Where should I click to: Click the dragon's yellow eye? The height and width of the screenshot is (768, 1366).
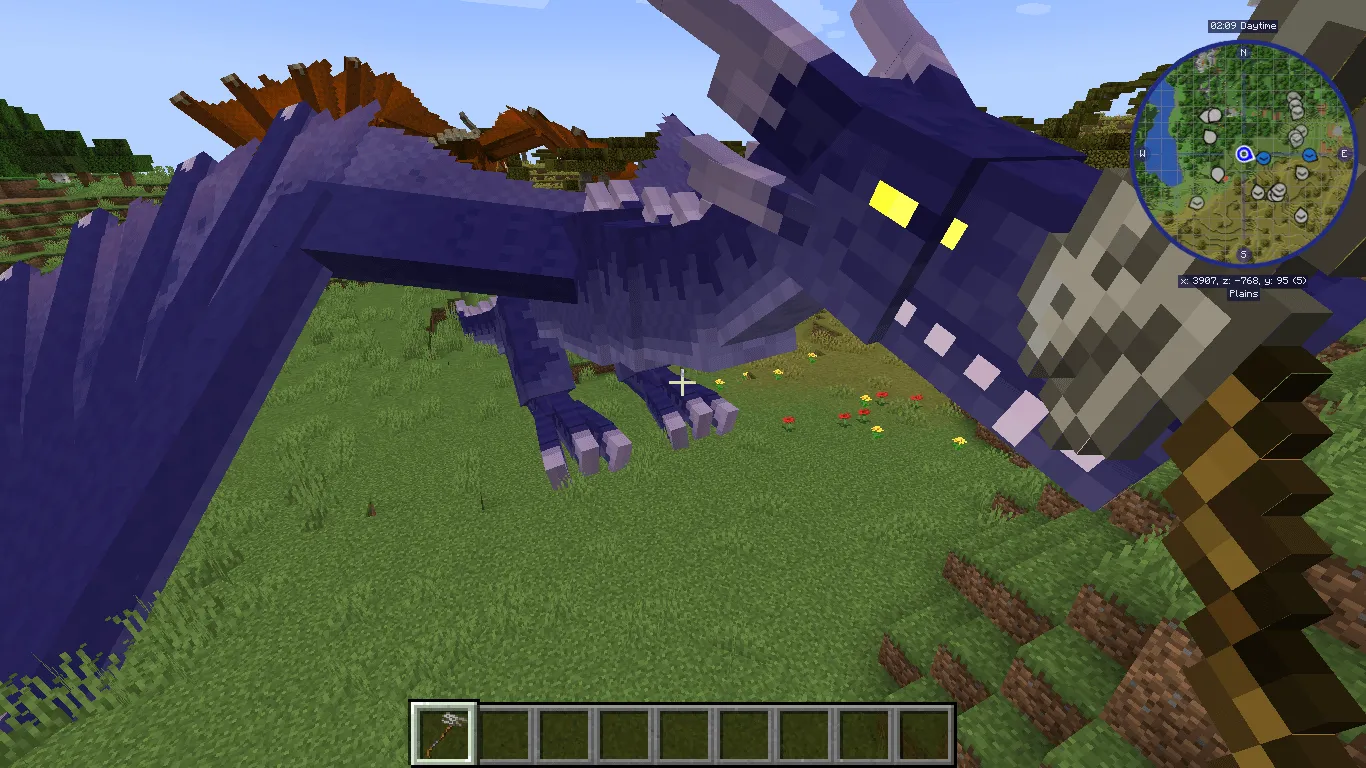click(896, 202)
